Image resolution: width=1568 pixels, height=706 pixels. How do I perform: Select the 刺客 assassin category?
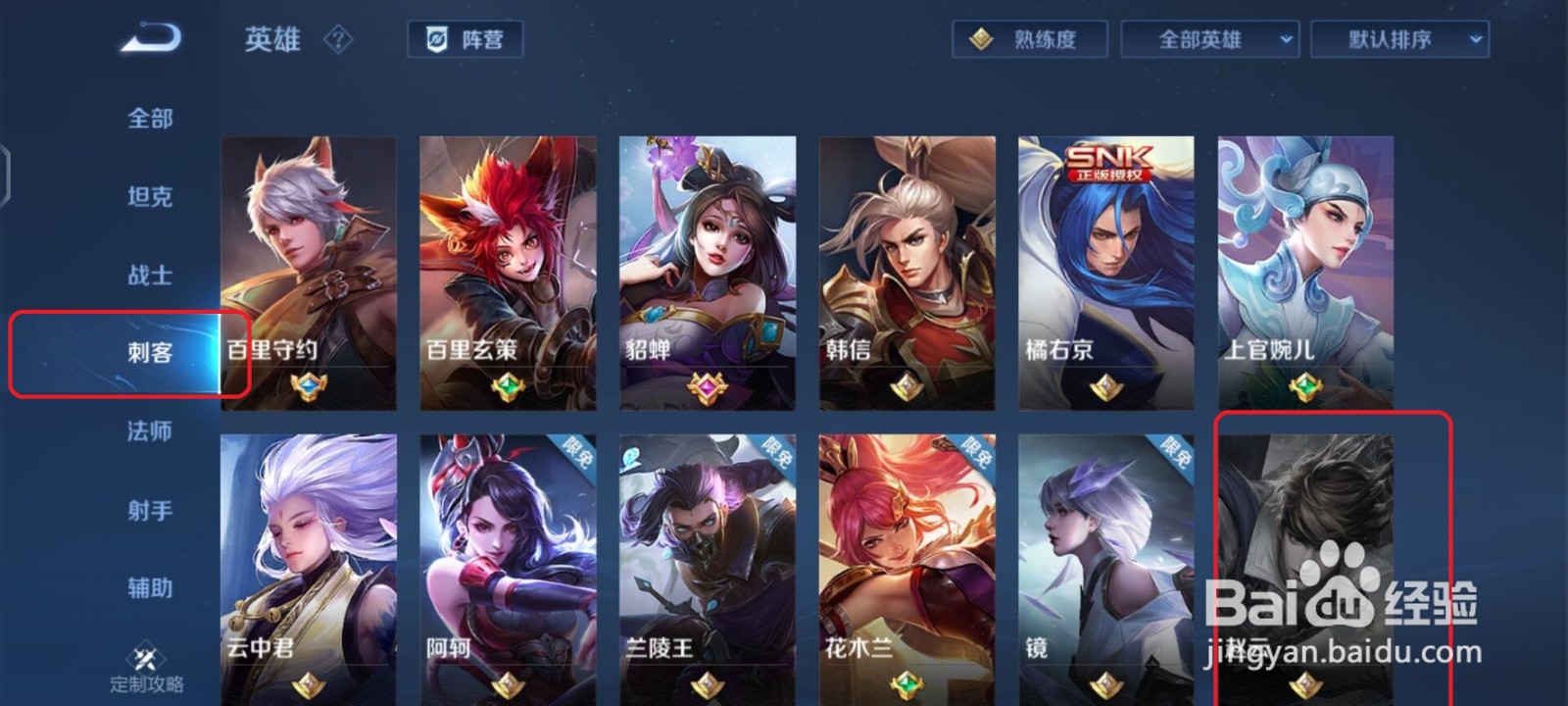tap(151, 353)
